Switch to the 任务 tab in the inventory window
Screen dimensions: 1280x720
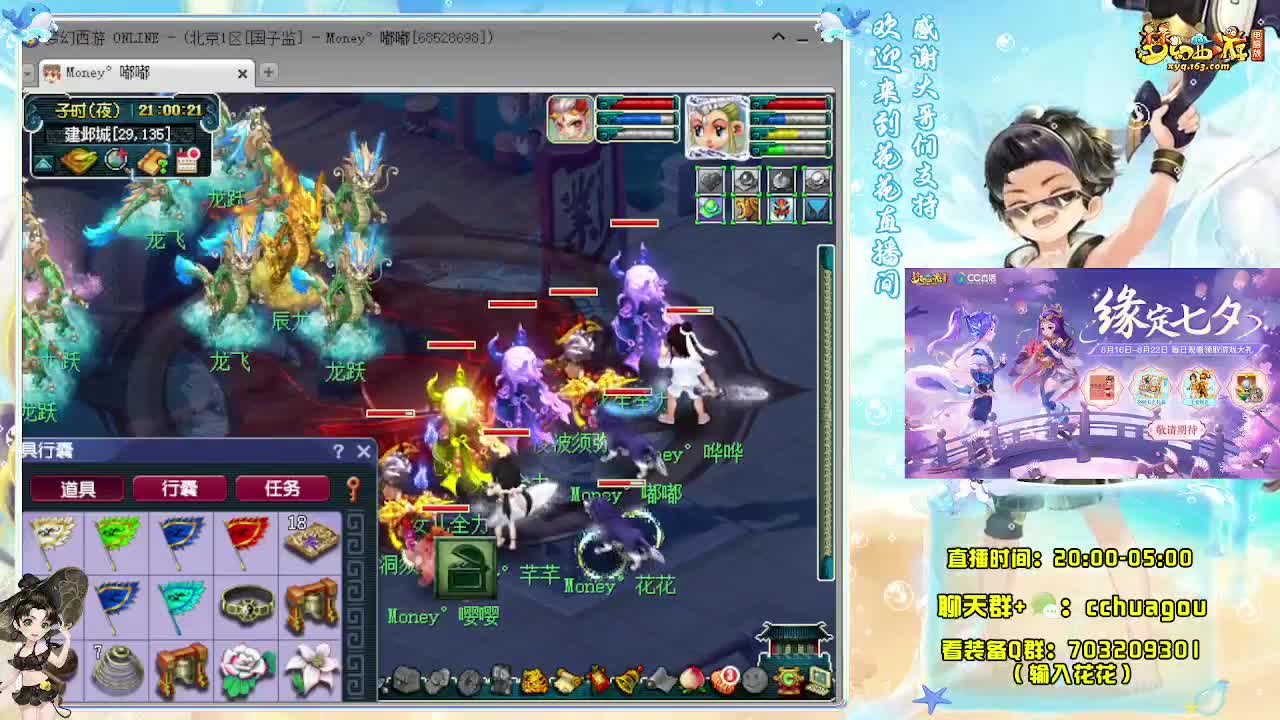(282, 488)
